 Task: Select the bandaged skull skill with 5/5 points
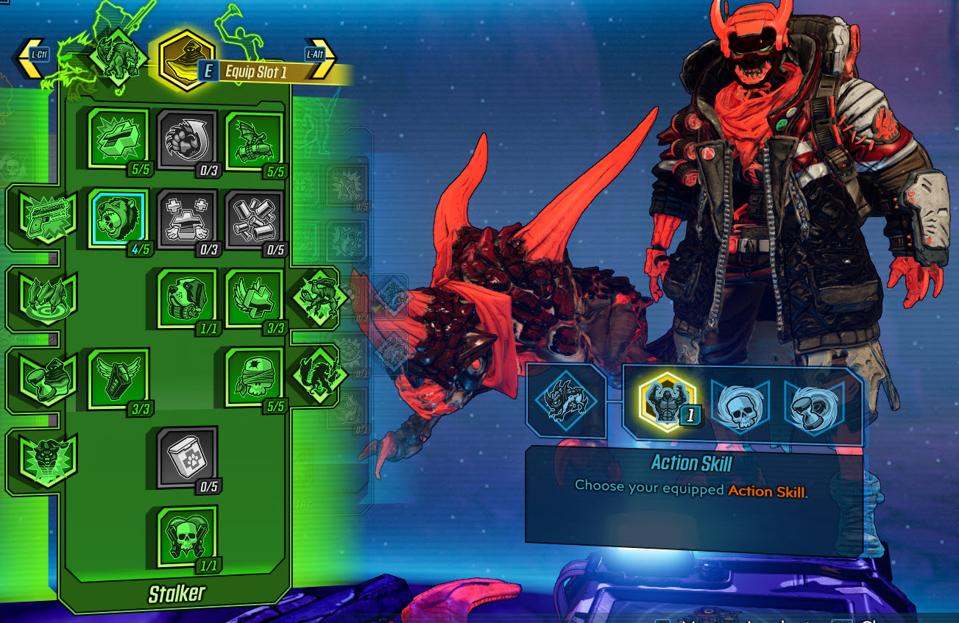tap(255, 377)
